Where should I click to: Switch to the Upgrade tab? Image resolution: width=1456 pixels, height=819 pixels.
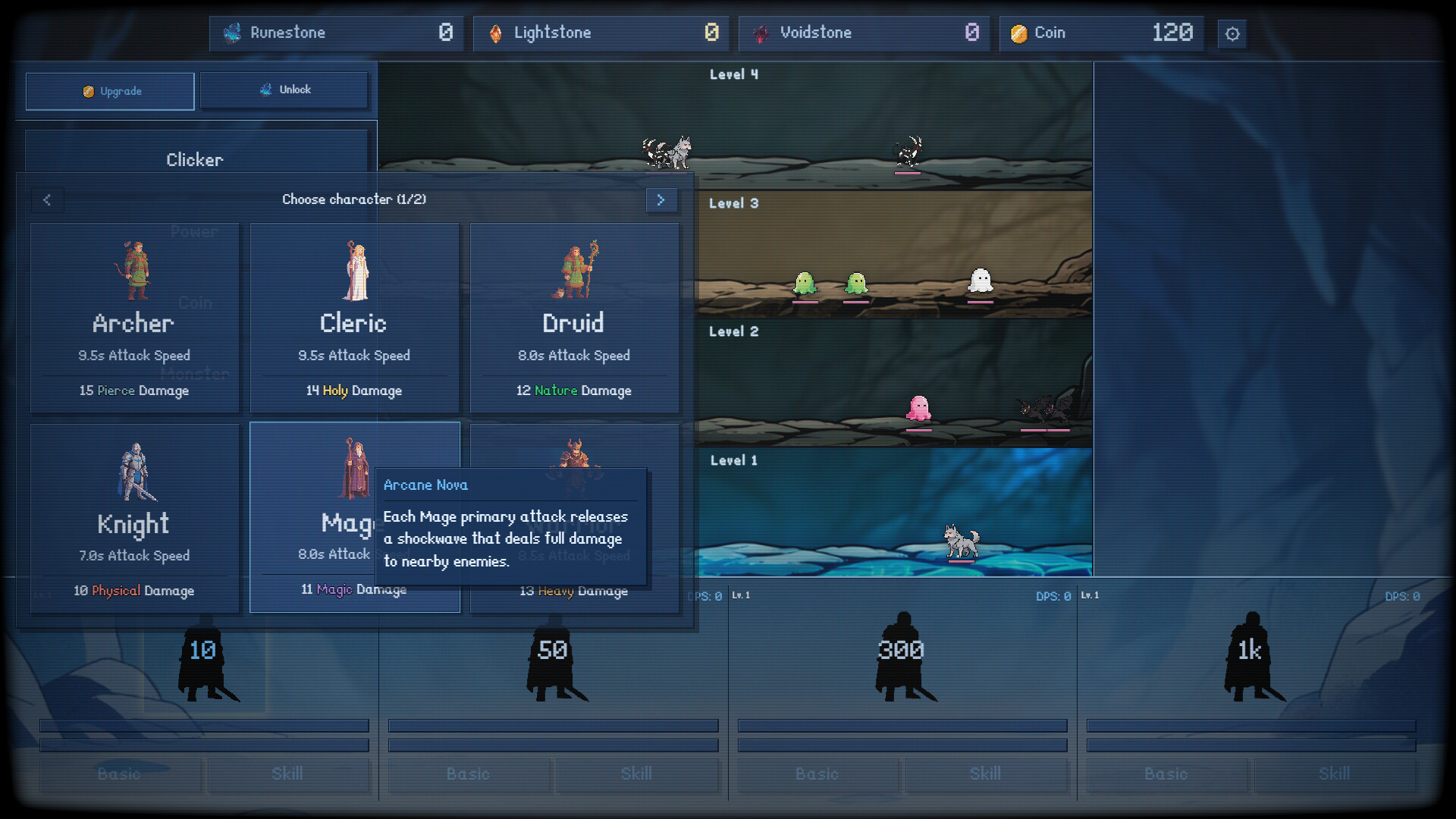pyautogui.click(x=109, y=91)
